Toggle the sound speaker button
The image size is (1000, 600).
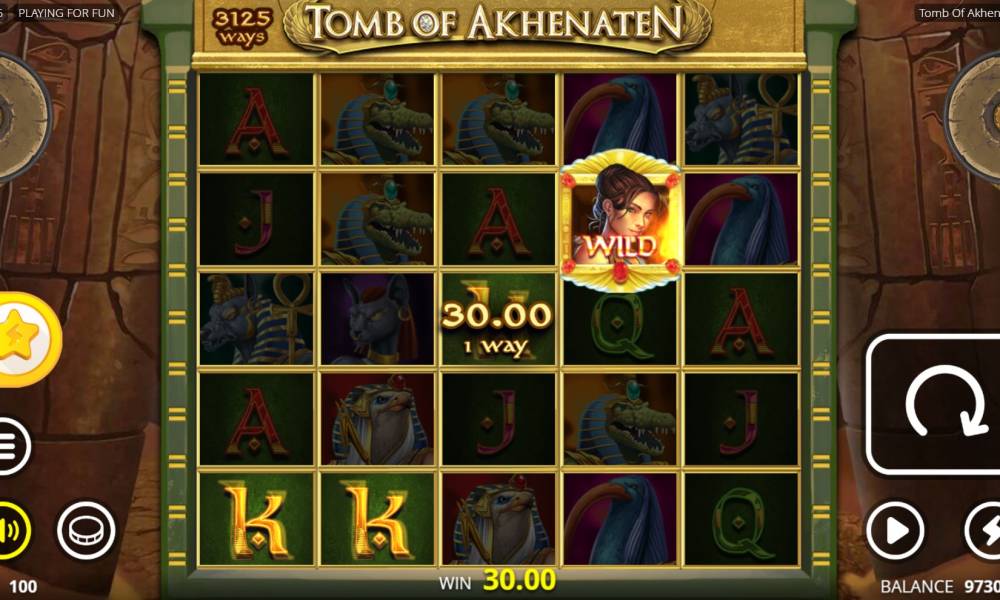12,529
